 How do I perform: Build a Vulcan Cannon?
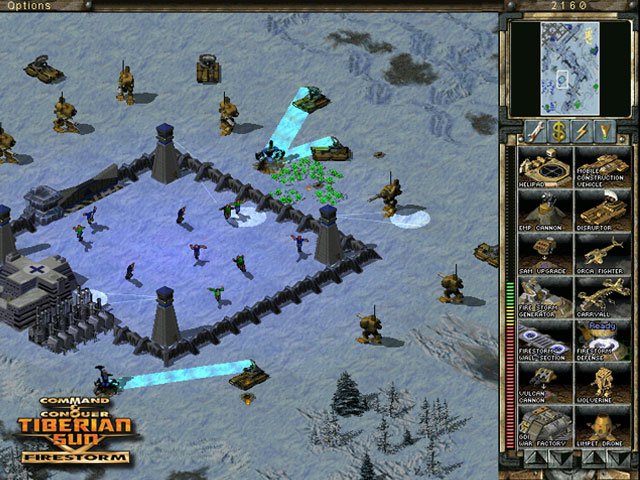click(544, 383)
